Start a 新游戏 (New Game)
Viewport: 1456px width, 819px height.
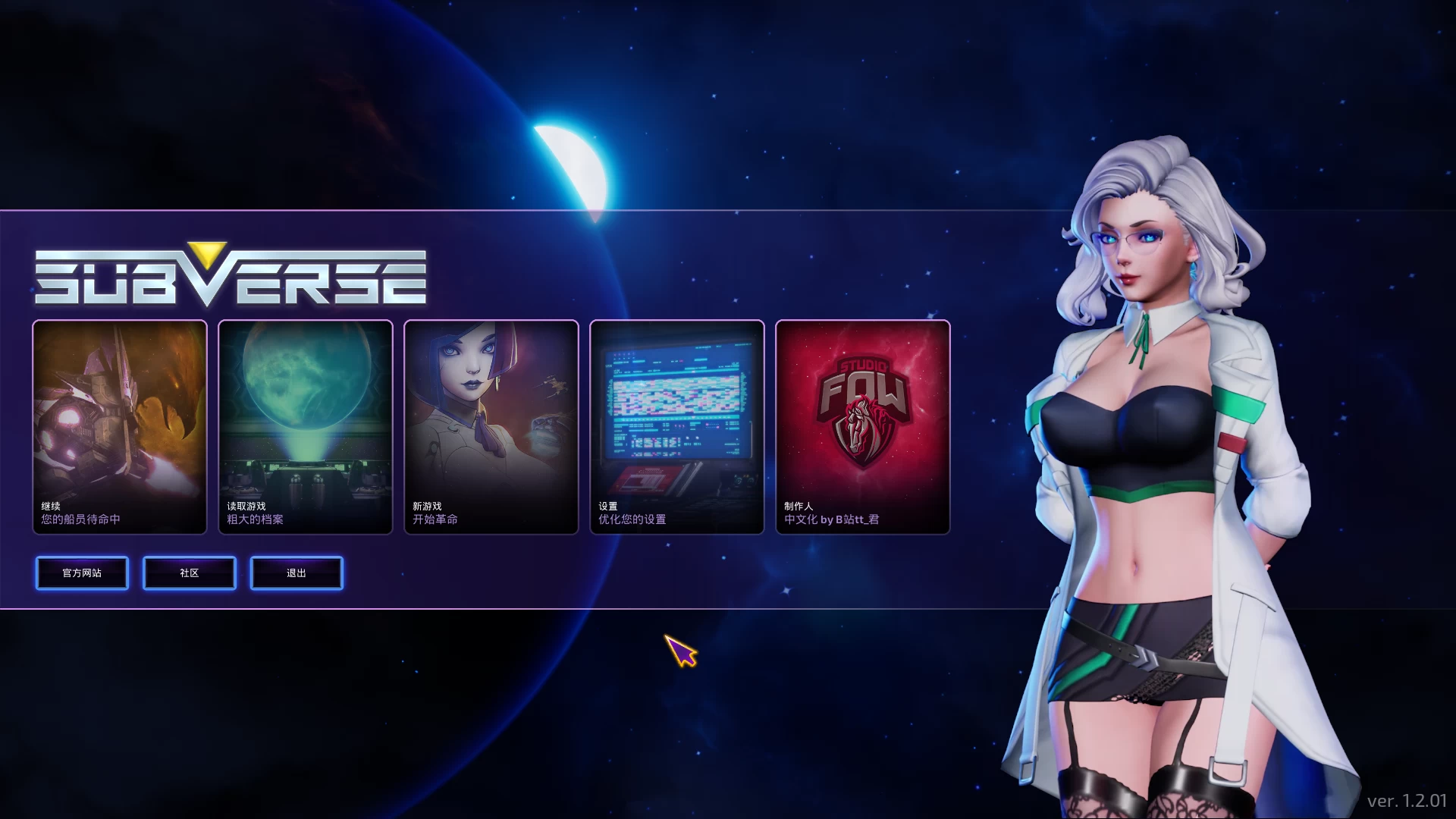[x=491, y=427]
